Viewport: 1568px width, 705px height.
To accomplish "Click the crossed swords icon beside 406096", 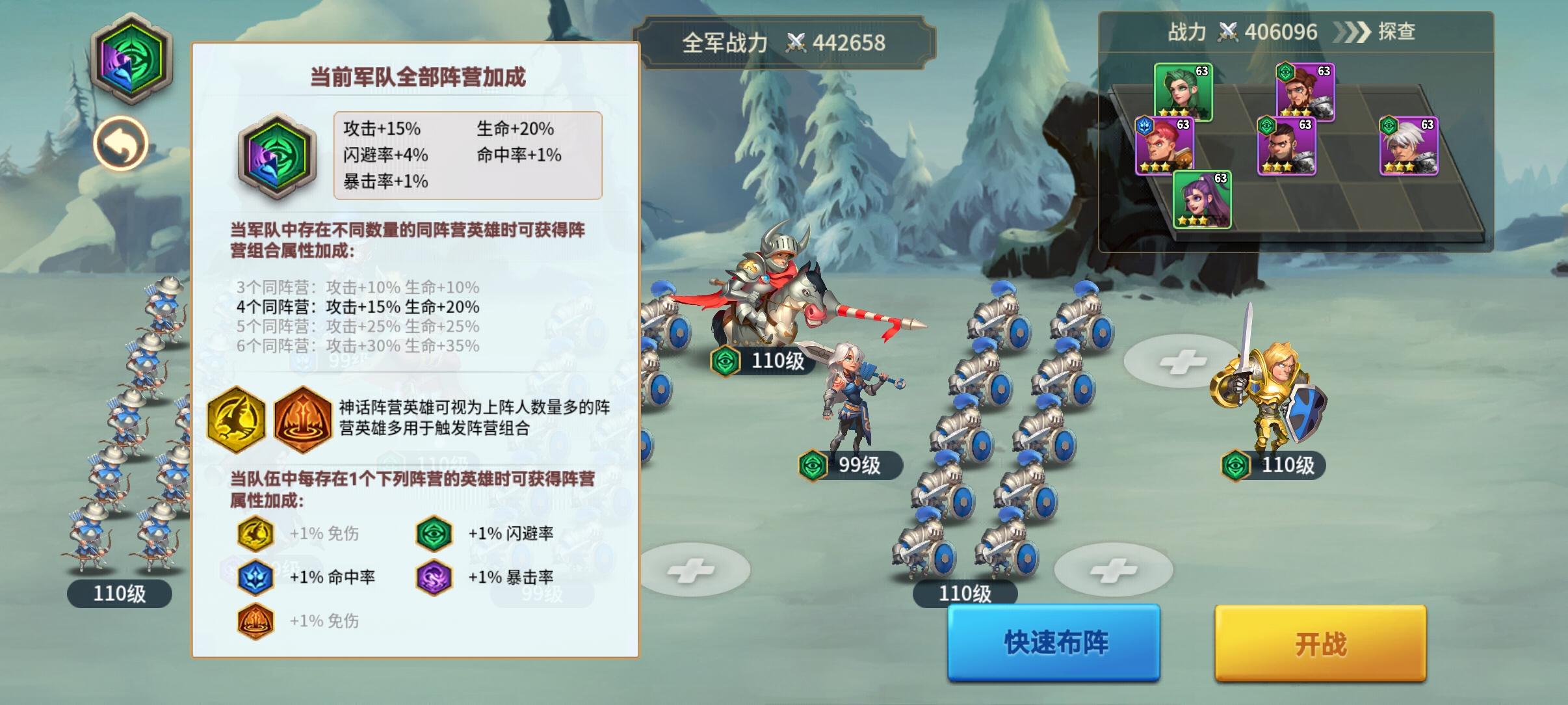I will 1226,32.
